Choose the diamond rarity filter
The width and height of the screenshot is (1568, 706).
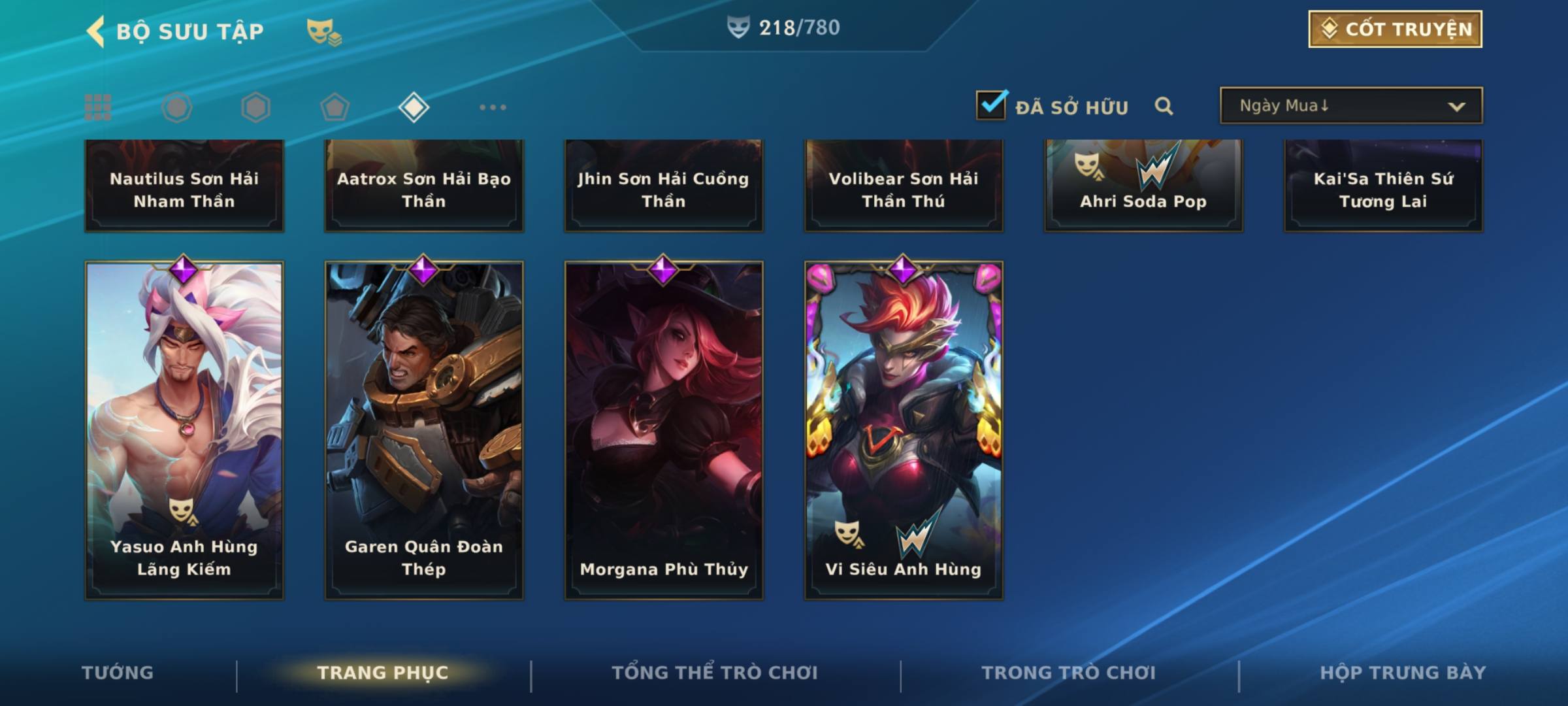414,107
